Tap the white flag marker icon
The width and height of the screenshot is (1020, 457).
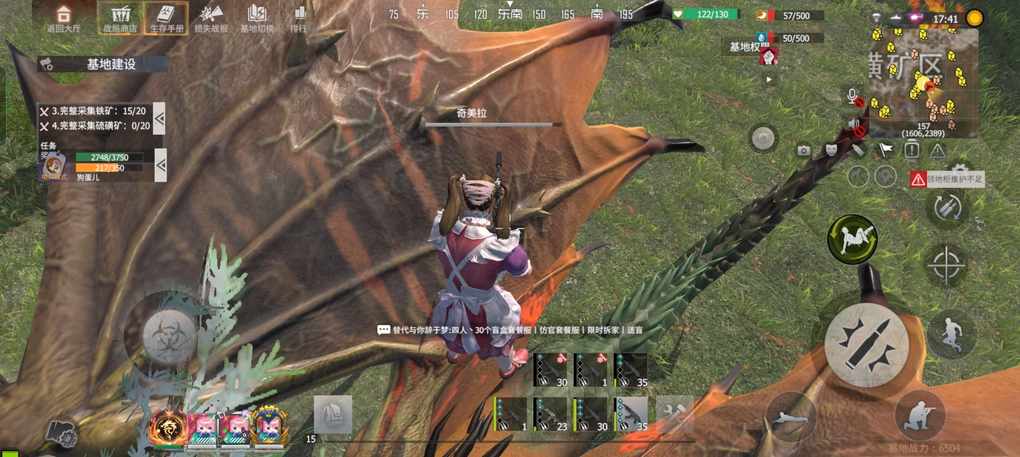pos(885,149)
